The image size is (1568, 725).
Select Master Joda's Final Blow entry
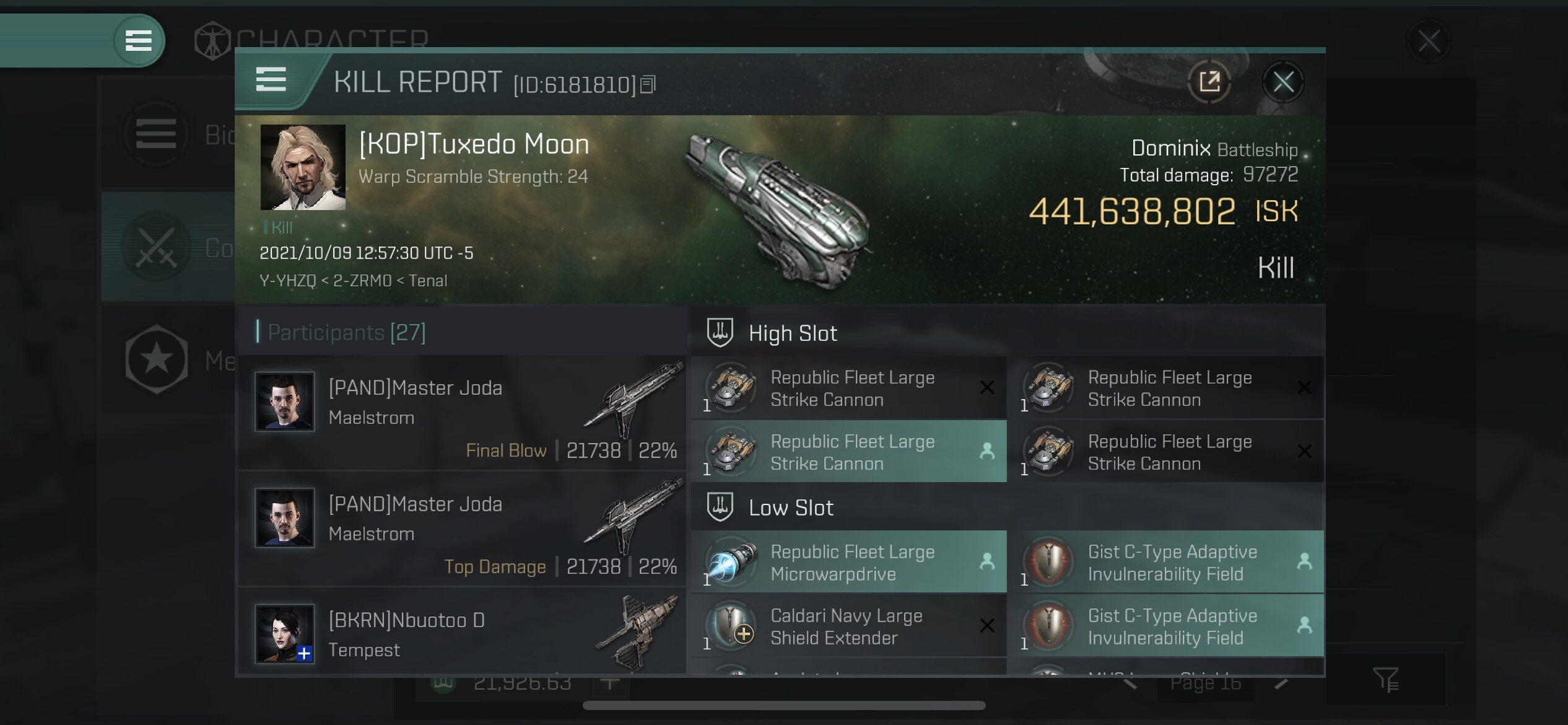462,413
